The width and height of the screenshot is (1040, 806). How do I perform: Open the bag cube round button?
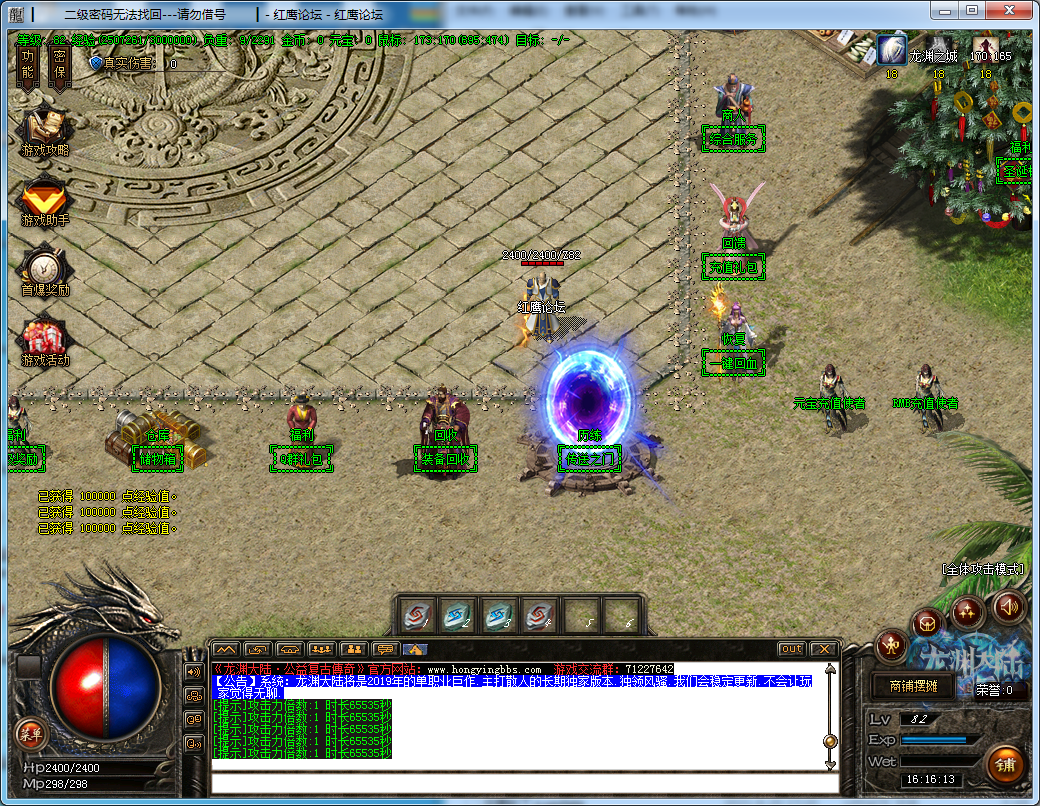[927, 624]
